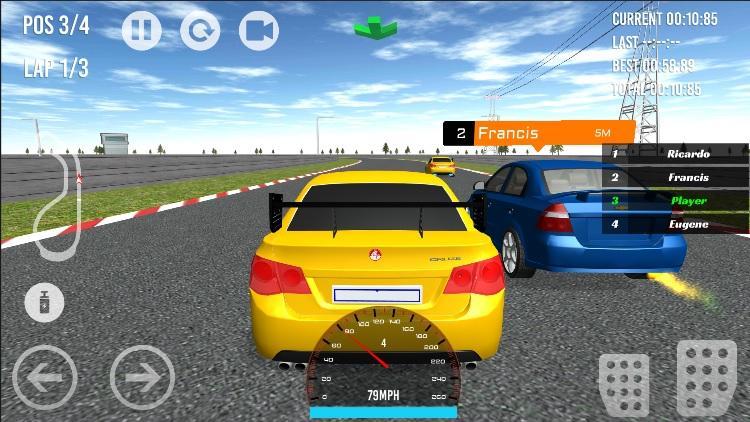750x422 pixels.
Task: Activate the nitro boost canister button
Action: [44, 302]
